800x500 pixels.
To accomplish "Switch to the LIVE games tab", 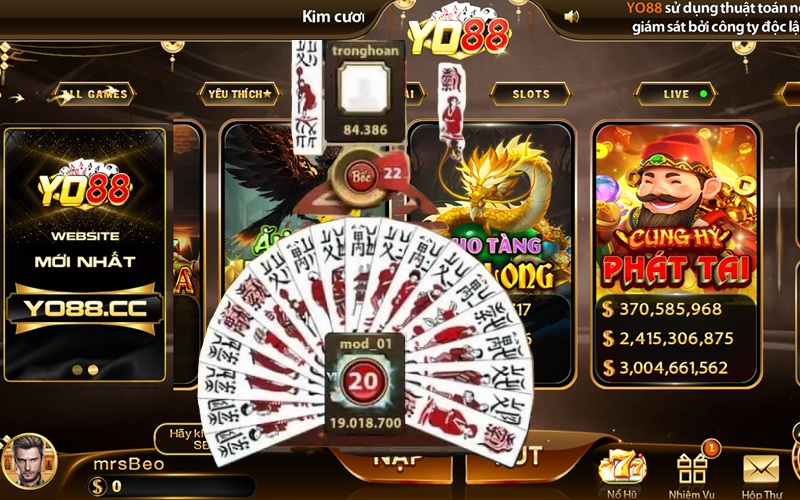I will click(x=683, y=94).
